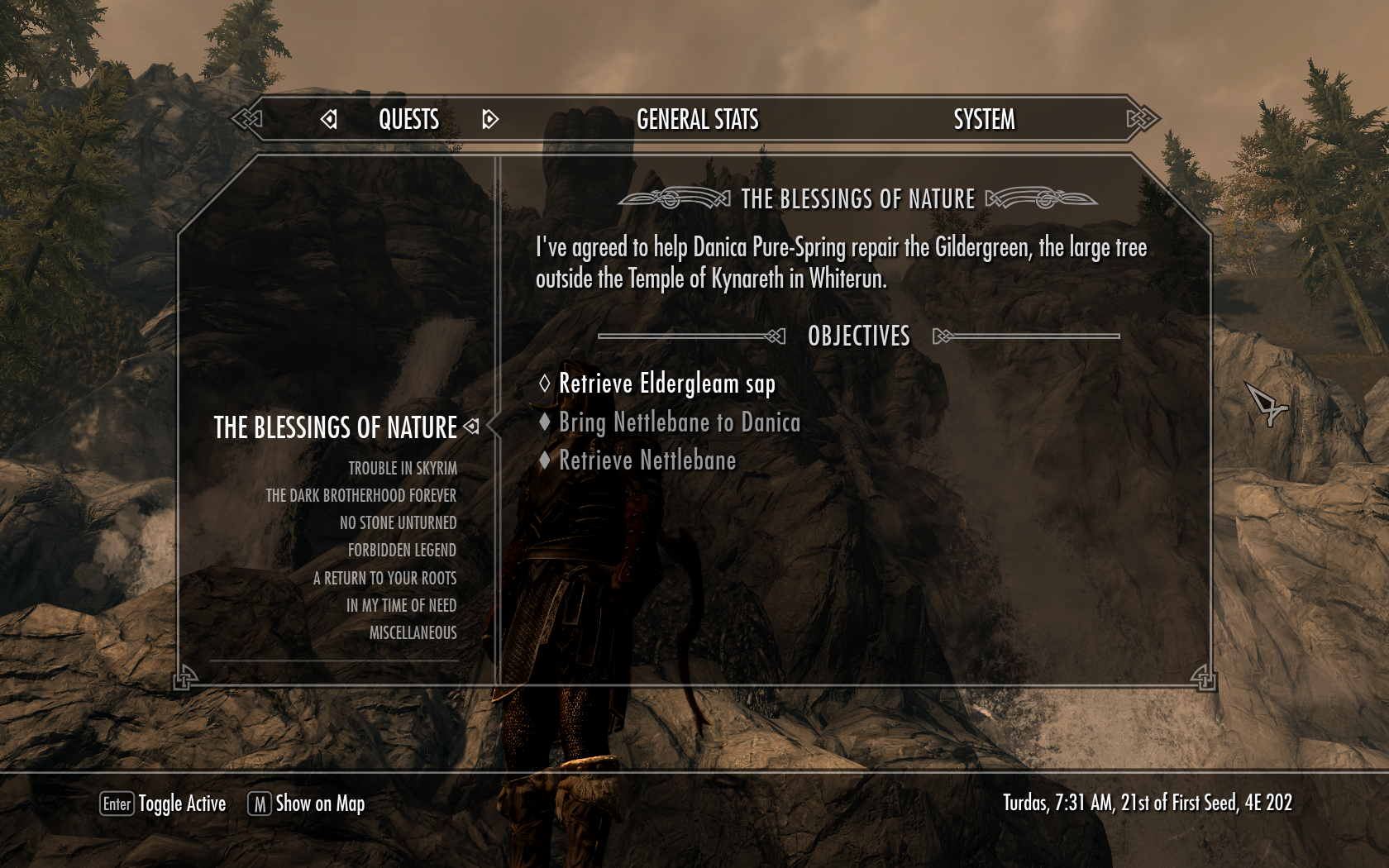The width and height of the screenshot is (1389, 868).
Task: Expand the Miscellaneous quest category
Action: coord(413,632)
